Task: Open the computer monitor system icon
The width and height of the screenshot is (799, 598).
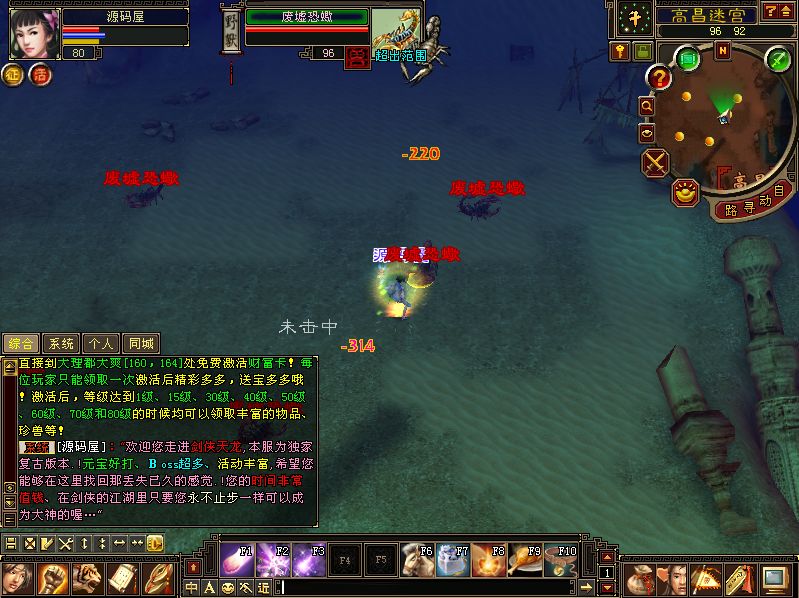Action: pos(773,578)
